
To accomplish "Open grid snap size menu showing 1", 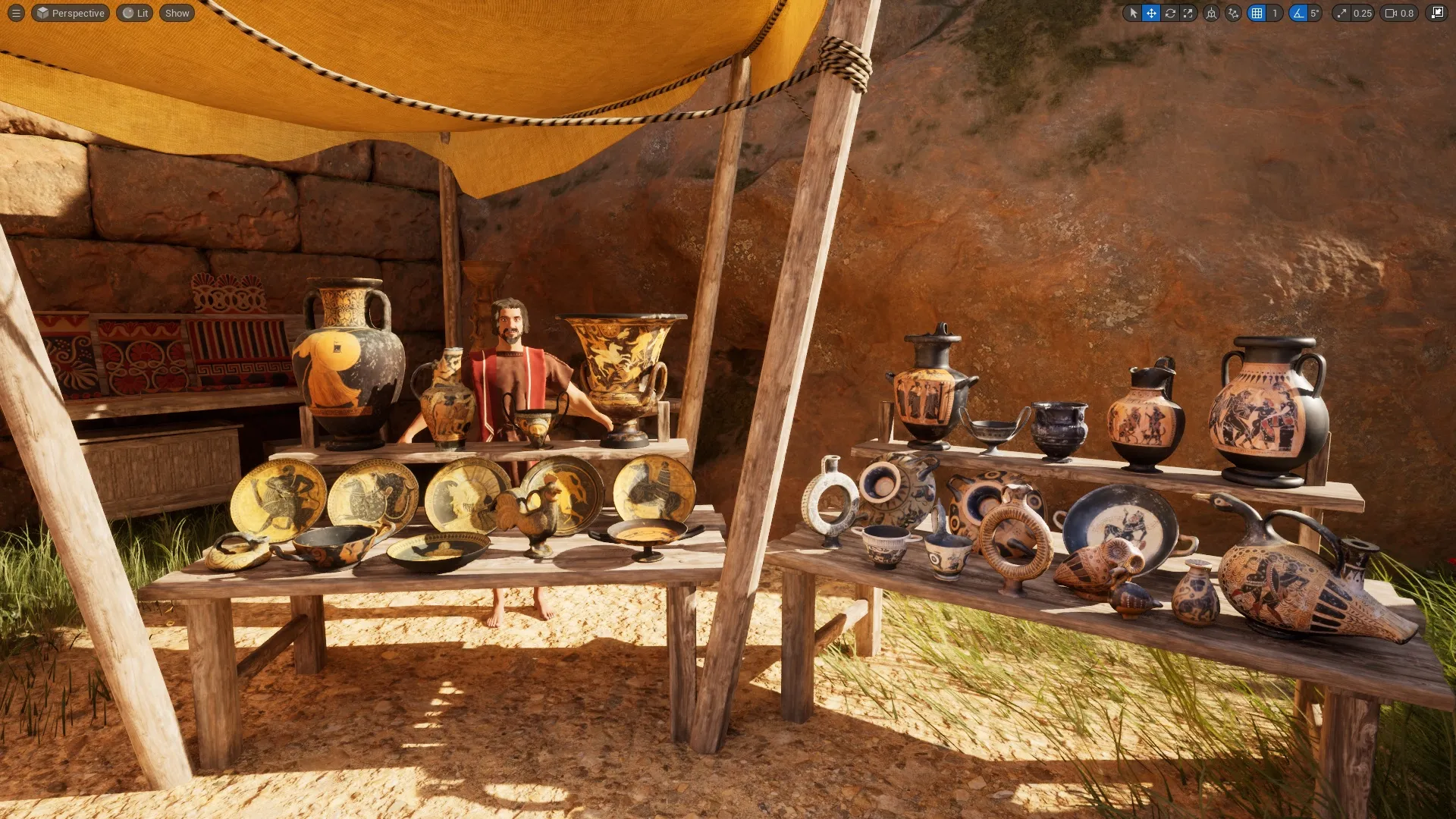I will tap(1275, 13).
